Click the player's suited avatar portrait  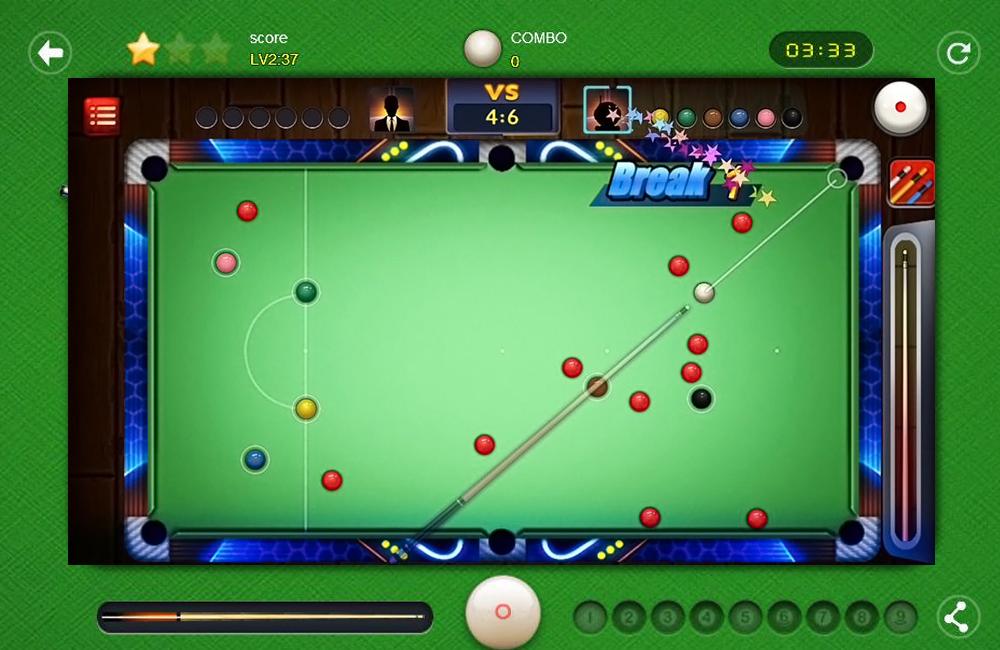391,110
